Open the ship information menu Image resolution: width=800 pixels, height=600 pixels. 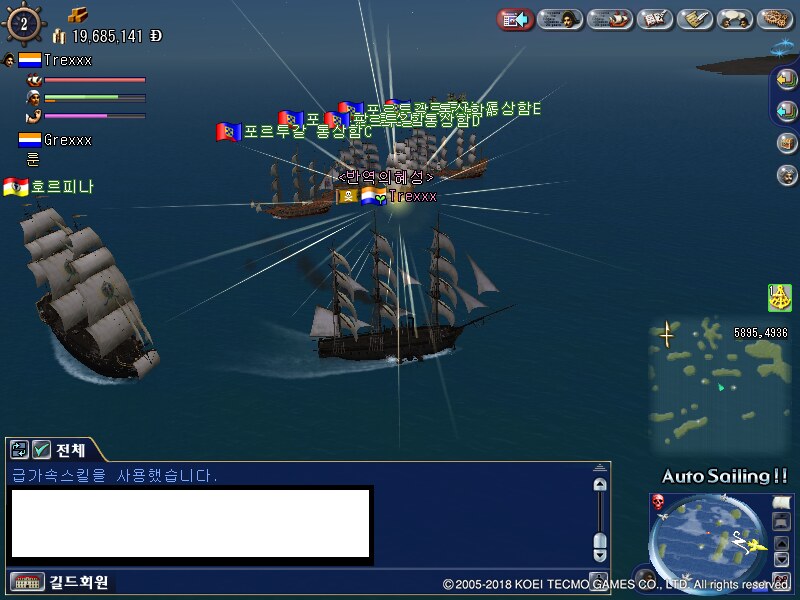611,19
